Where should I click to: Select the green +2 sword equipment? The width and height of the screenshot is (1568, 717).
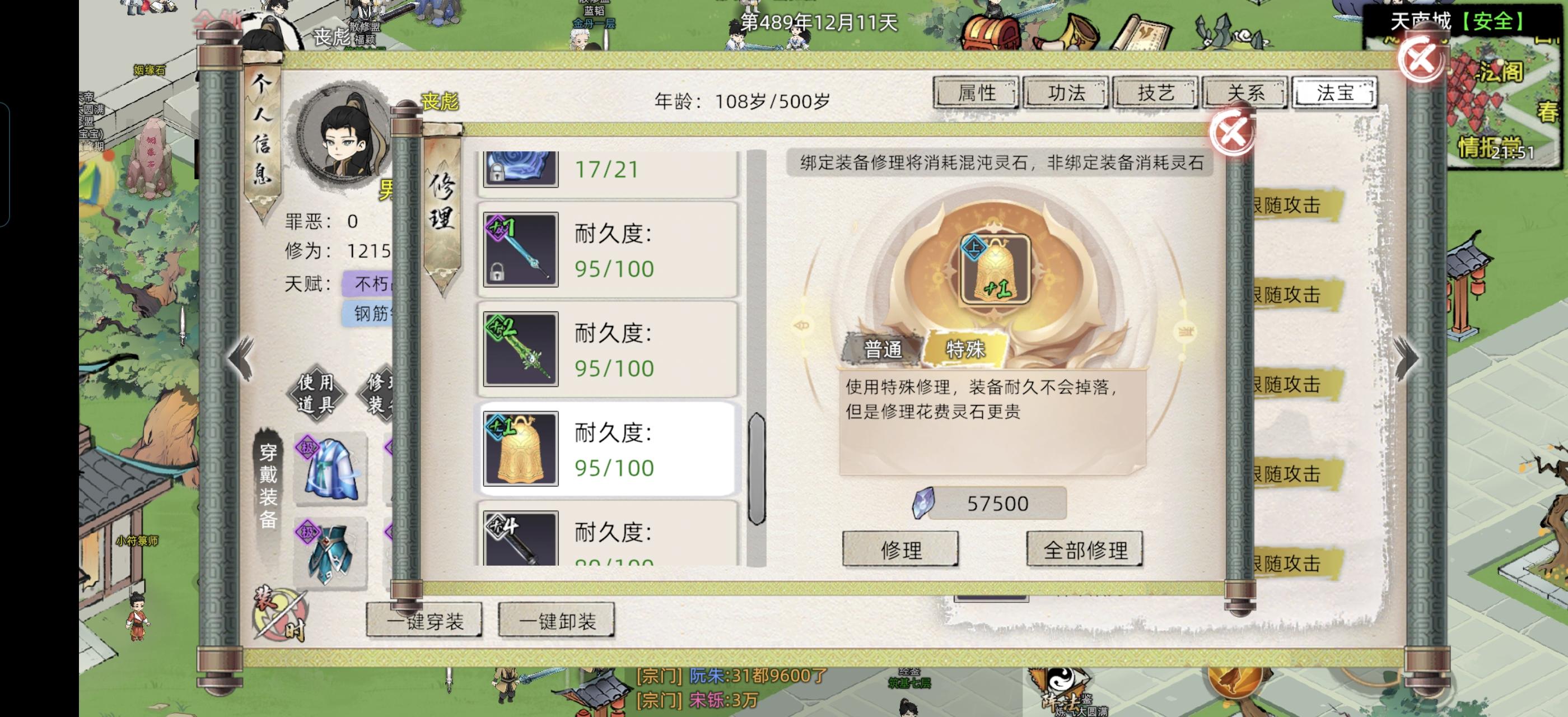pos(521,348)
